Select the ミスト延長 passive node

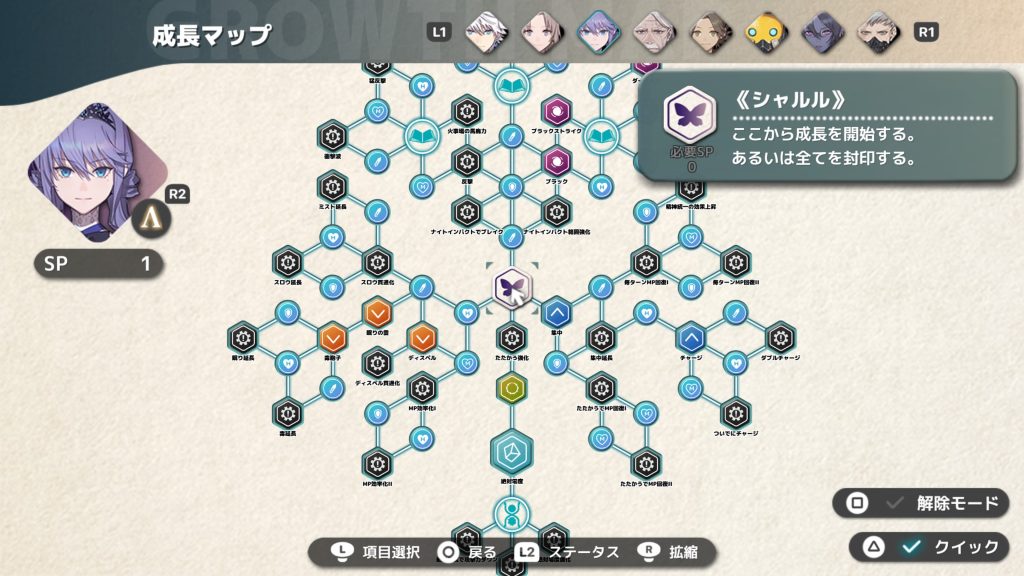pos(332,186)
